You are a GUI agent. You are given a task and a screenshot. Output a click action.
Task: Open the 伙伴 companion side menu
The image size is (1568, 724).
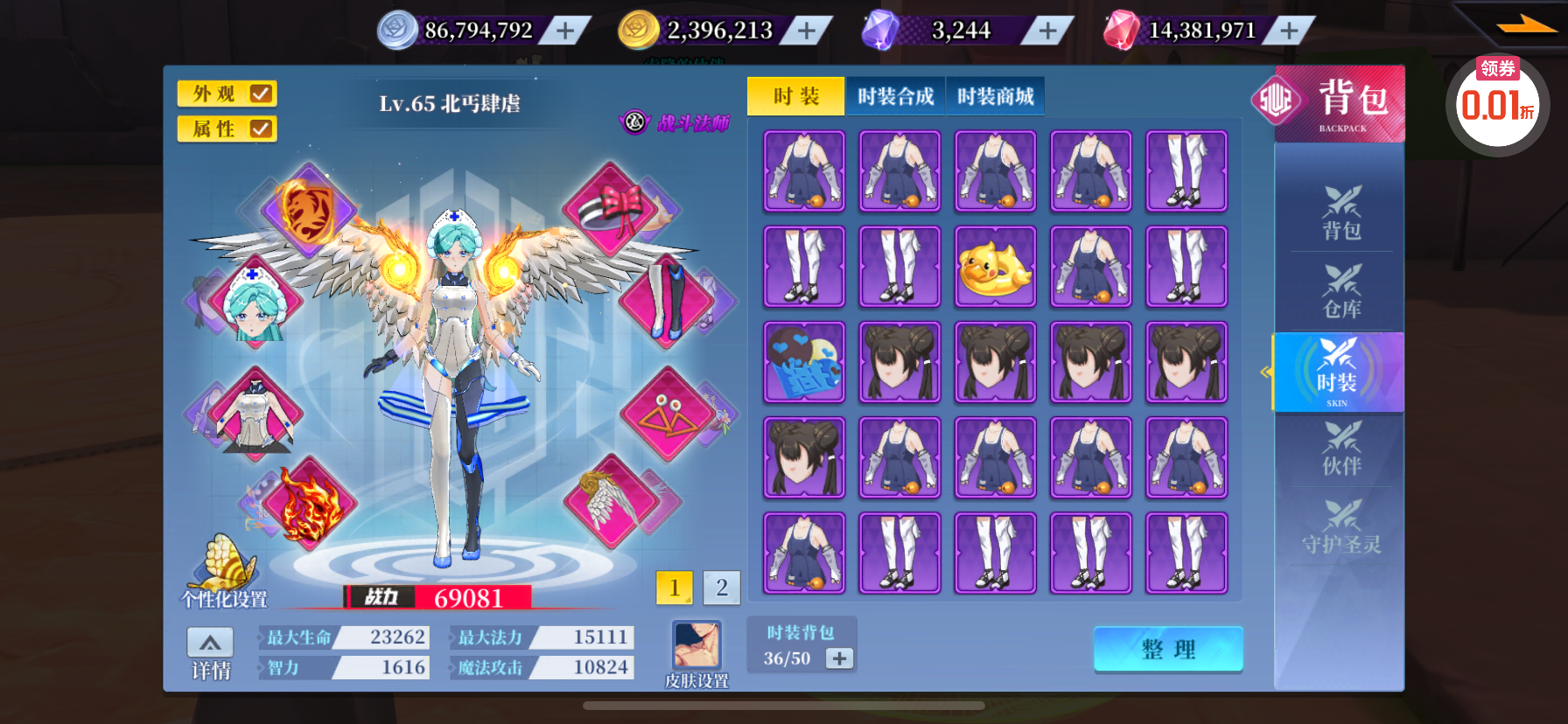(1340, 448)
